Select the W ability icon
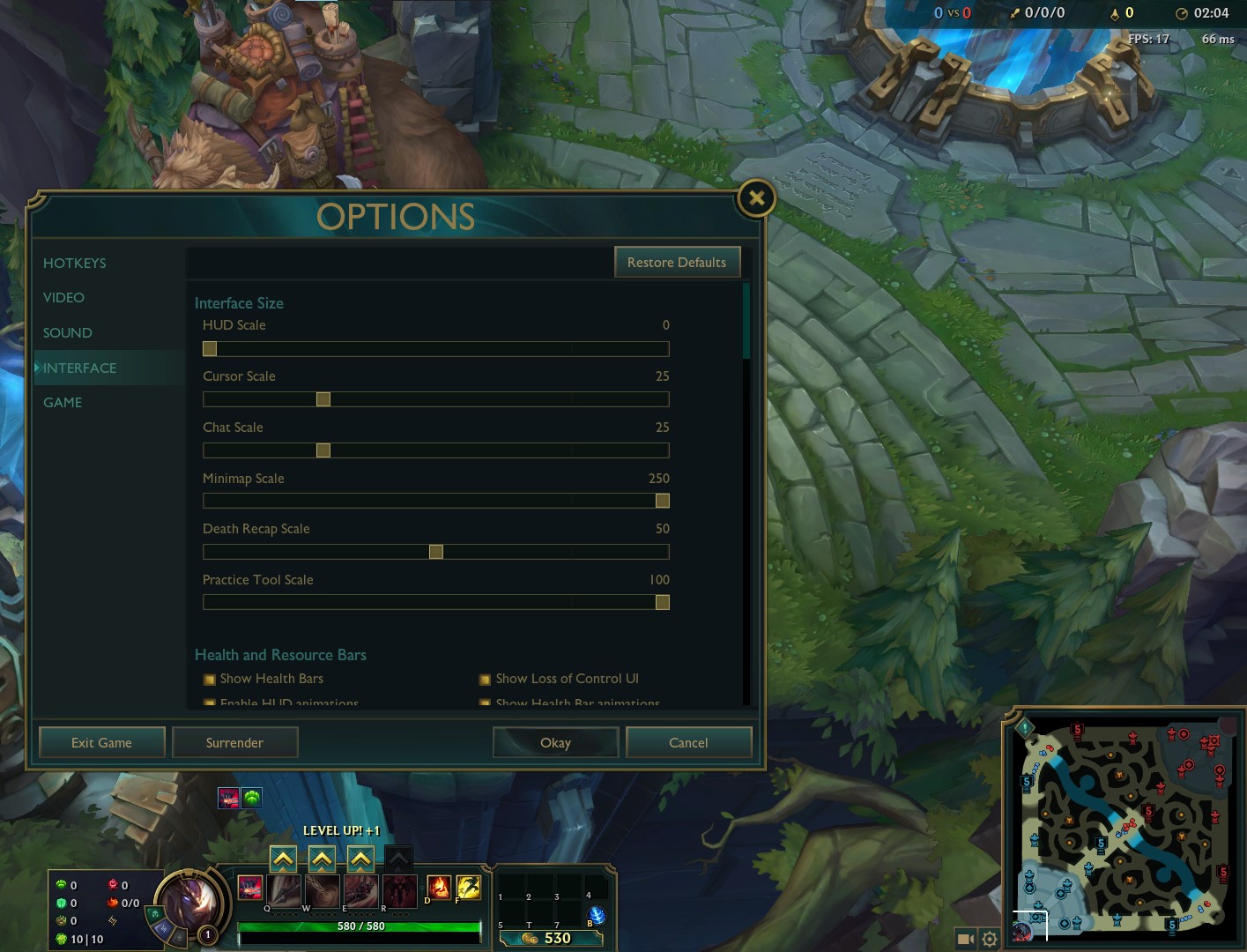 click(321, 890)
